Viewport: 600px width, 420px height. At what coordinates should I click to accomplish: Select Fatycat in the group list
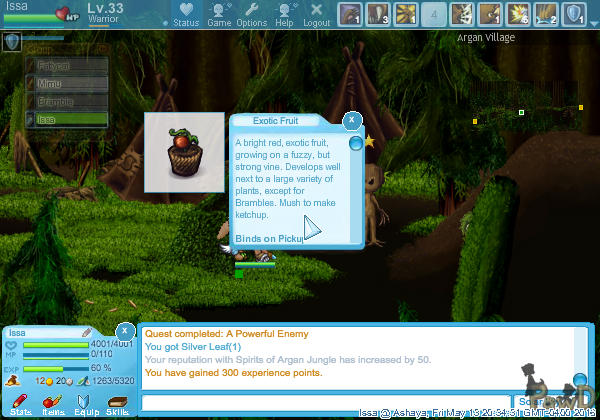[x=66, y=66]
